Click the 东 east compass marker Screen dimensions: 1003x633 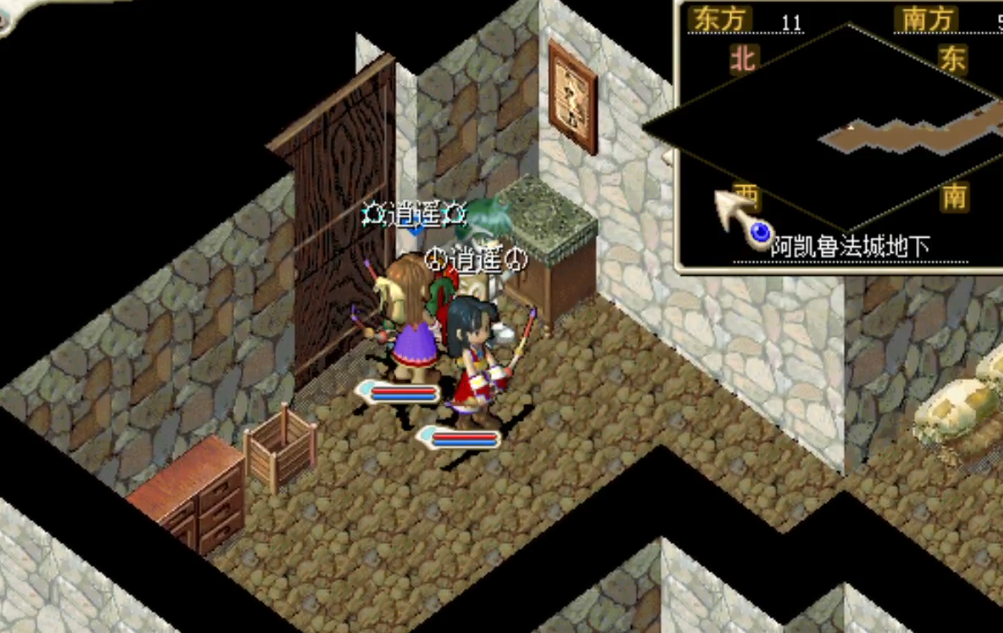click(x=951, y=59)
